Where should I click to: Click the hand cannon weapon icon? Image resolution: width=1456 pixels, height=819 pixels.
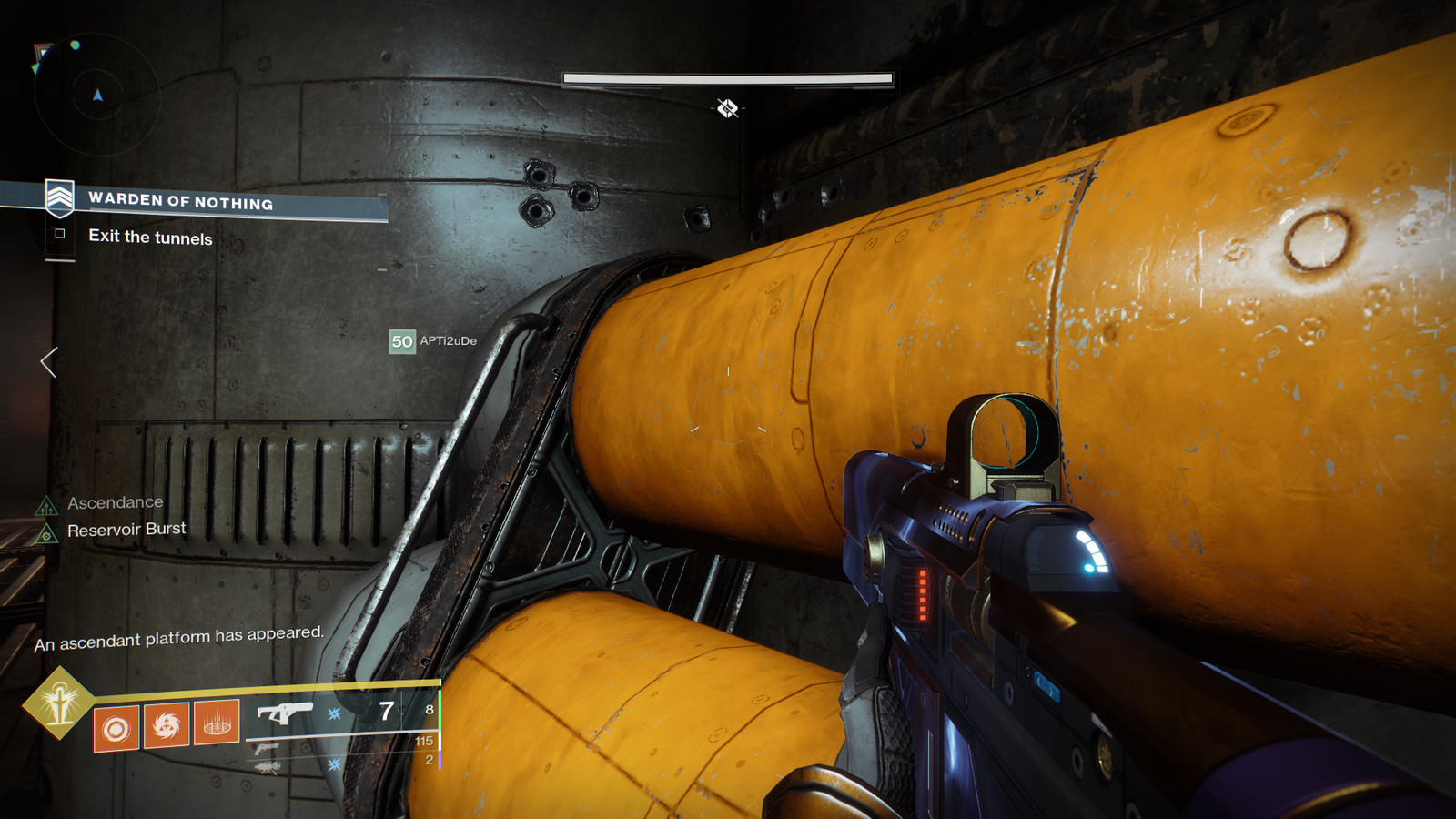tap(270, 746)
